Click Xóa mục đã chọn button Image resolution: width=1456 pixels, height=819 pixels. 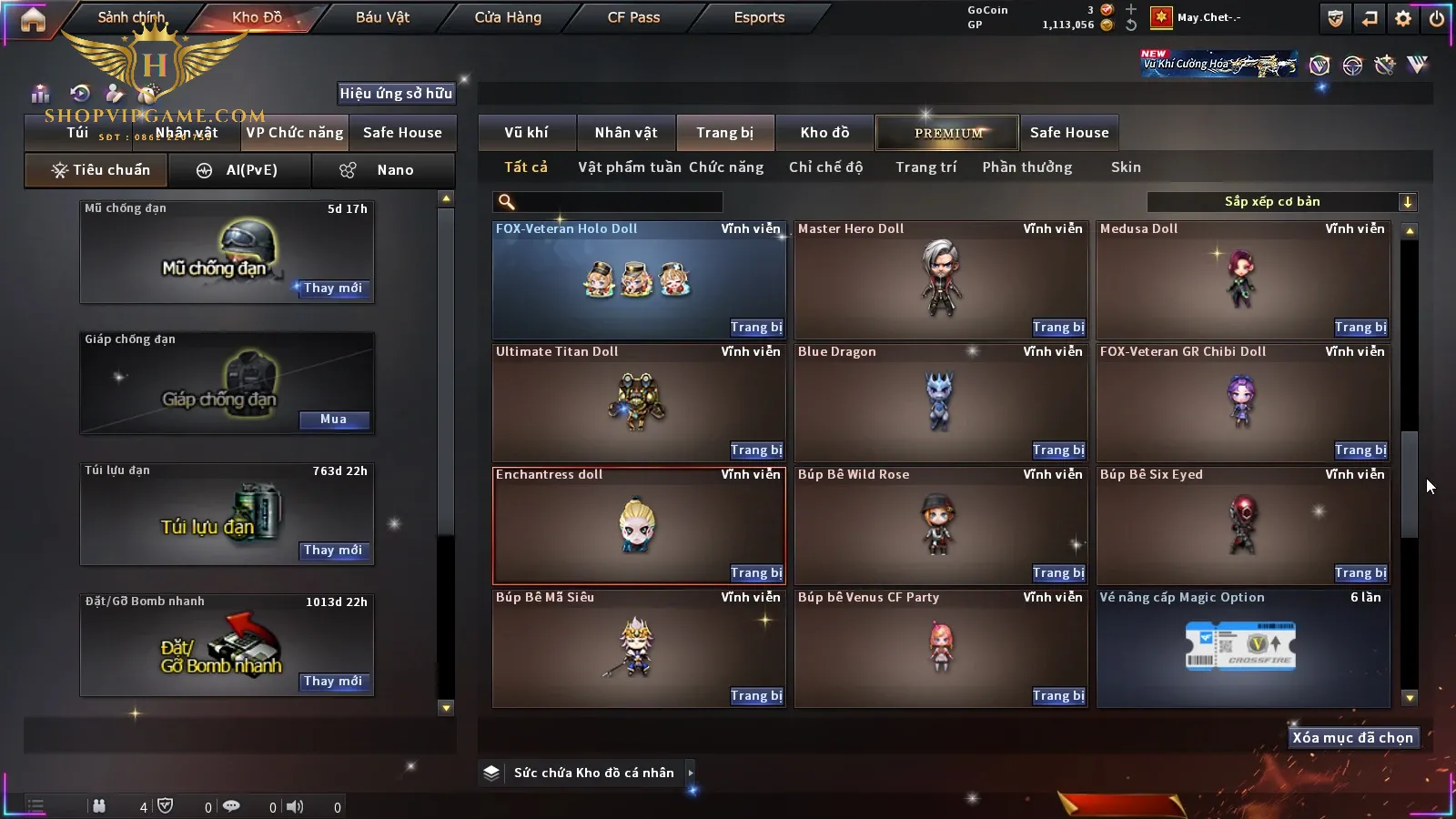tap(1352, 738)
